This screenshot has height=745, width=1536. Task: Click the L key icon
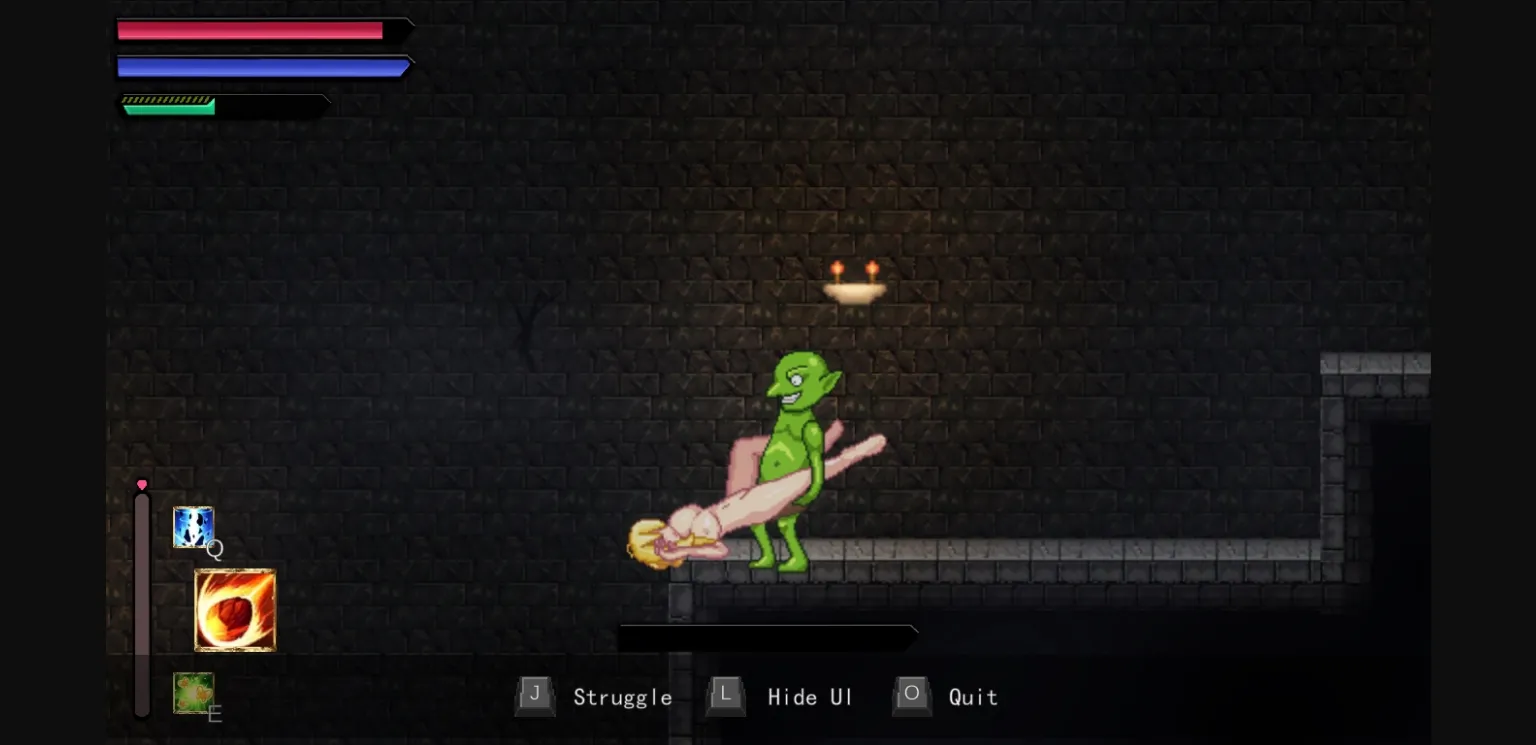[725, 696]
